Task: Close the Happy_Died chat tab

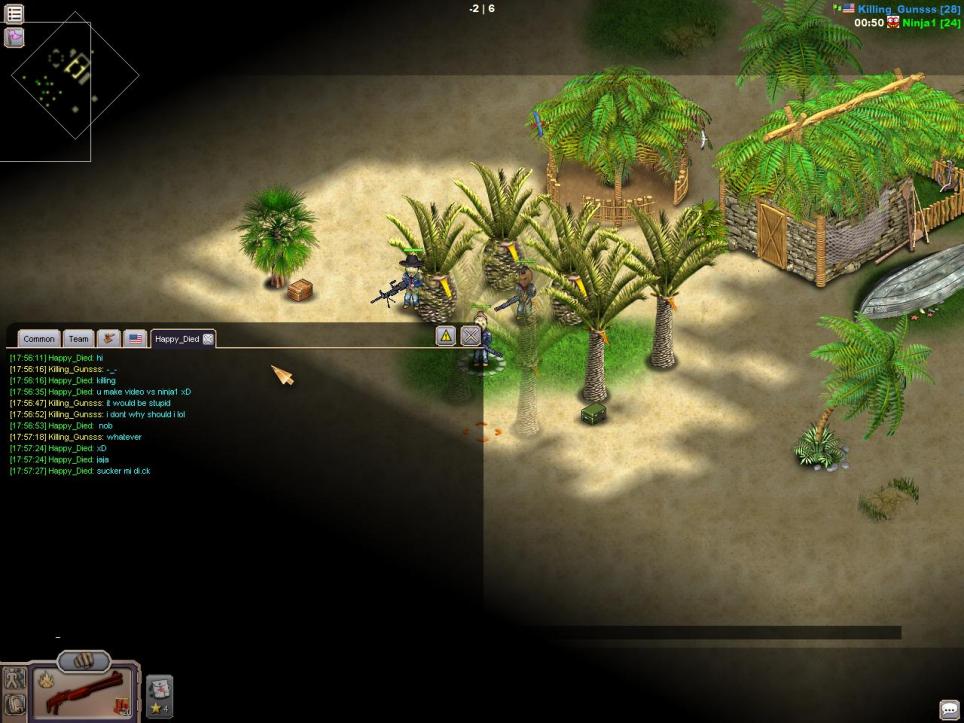Action: tap(208, 339)
